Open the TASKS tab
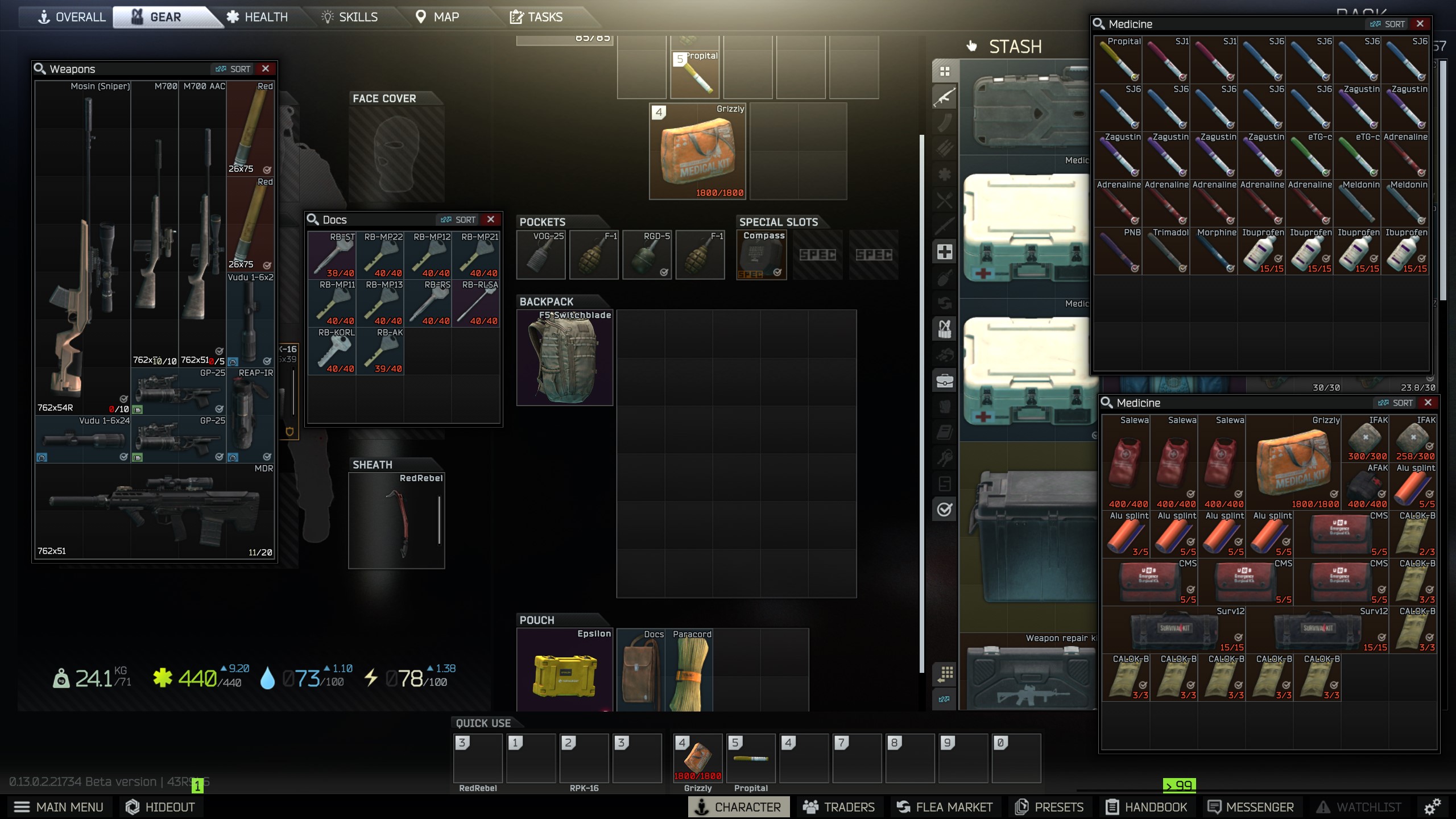This screenshot has width=1456, height=819. [545, 16]
